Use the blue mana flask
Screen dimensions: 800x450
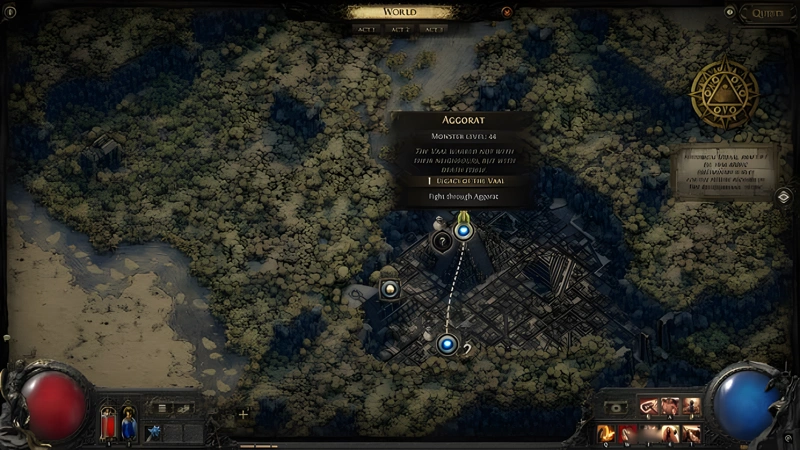(x=129, y=423)
